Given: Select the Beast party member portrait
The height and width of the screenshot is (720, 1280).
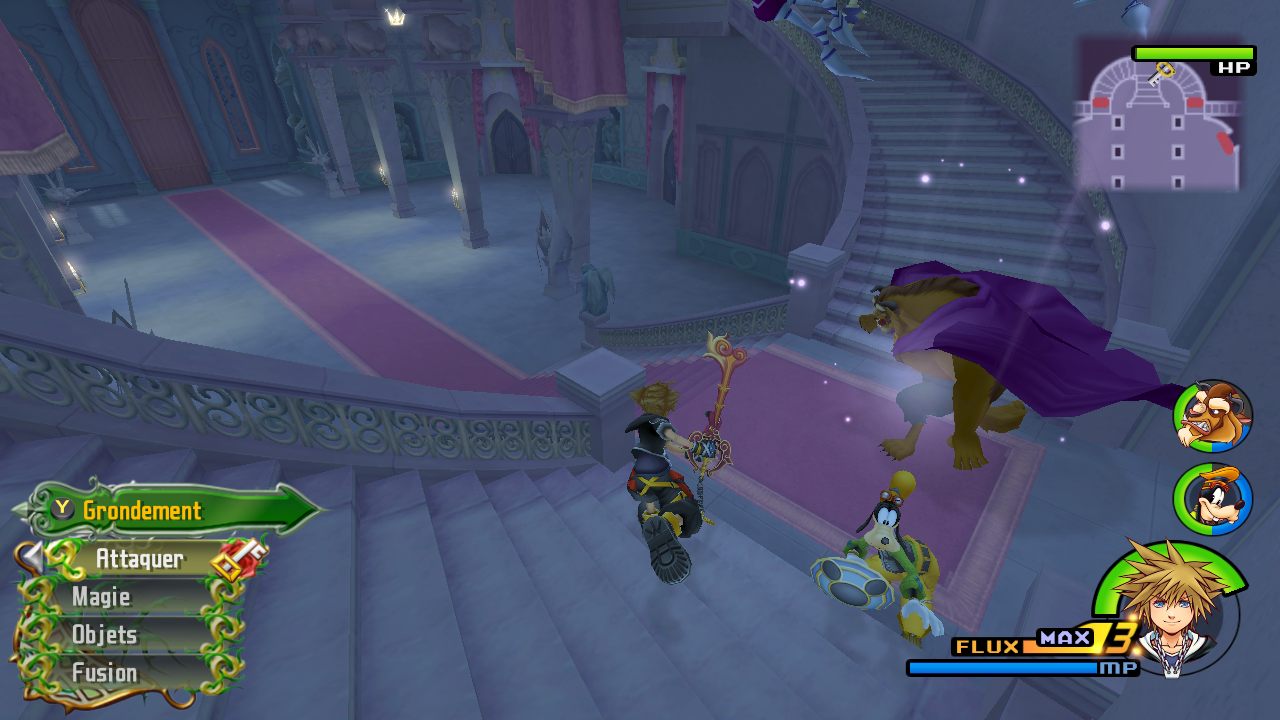Looking at the screenshot, I should coord(1212,417).
